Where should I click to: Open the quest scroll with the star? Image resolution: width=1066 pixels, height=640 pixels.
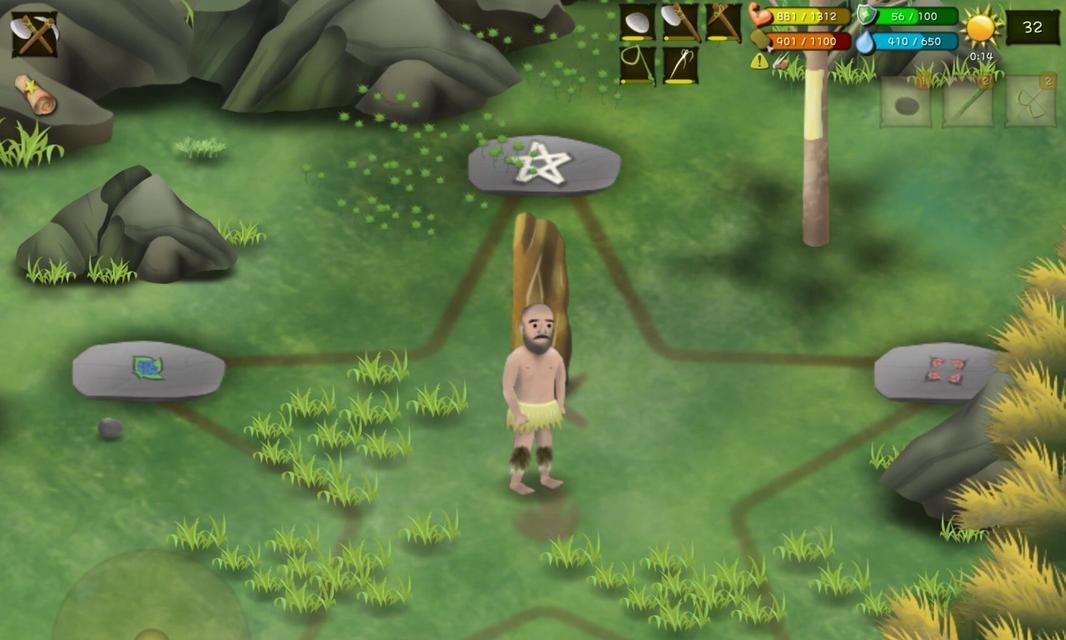(35, 94)
